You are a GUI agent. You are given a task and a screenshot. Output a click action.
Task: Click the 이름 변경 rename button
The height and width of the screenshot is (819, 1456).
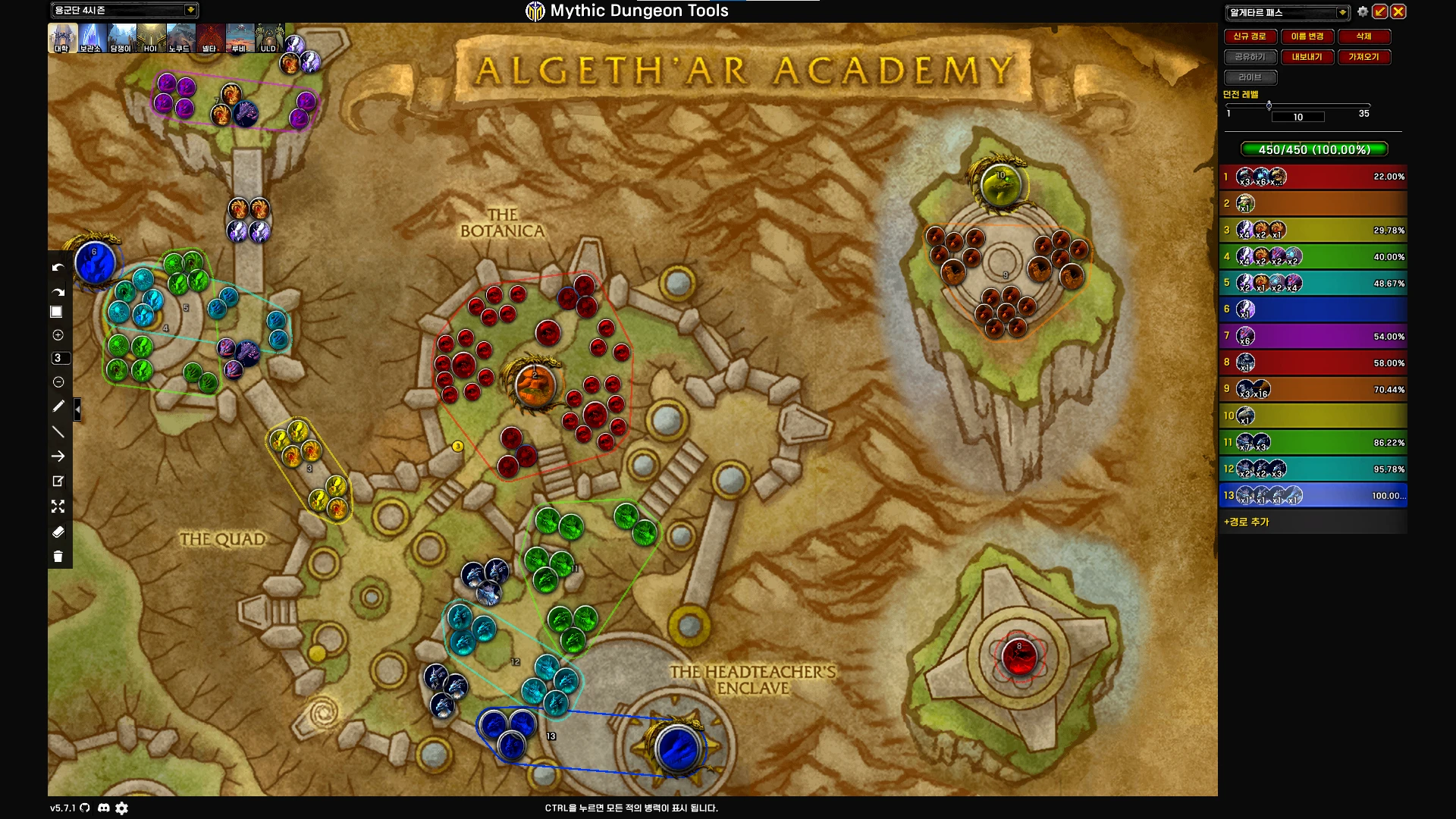(1307, 36)
